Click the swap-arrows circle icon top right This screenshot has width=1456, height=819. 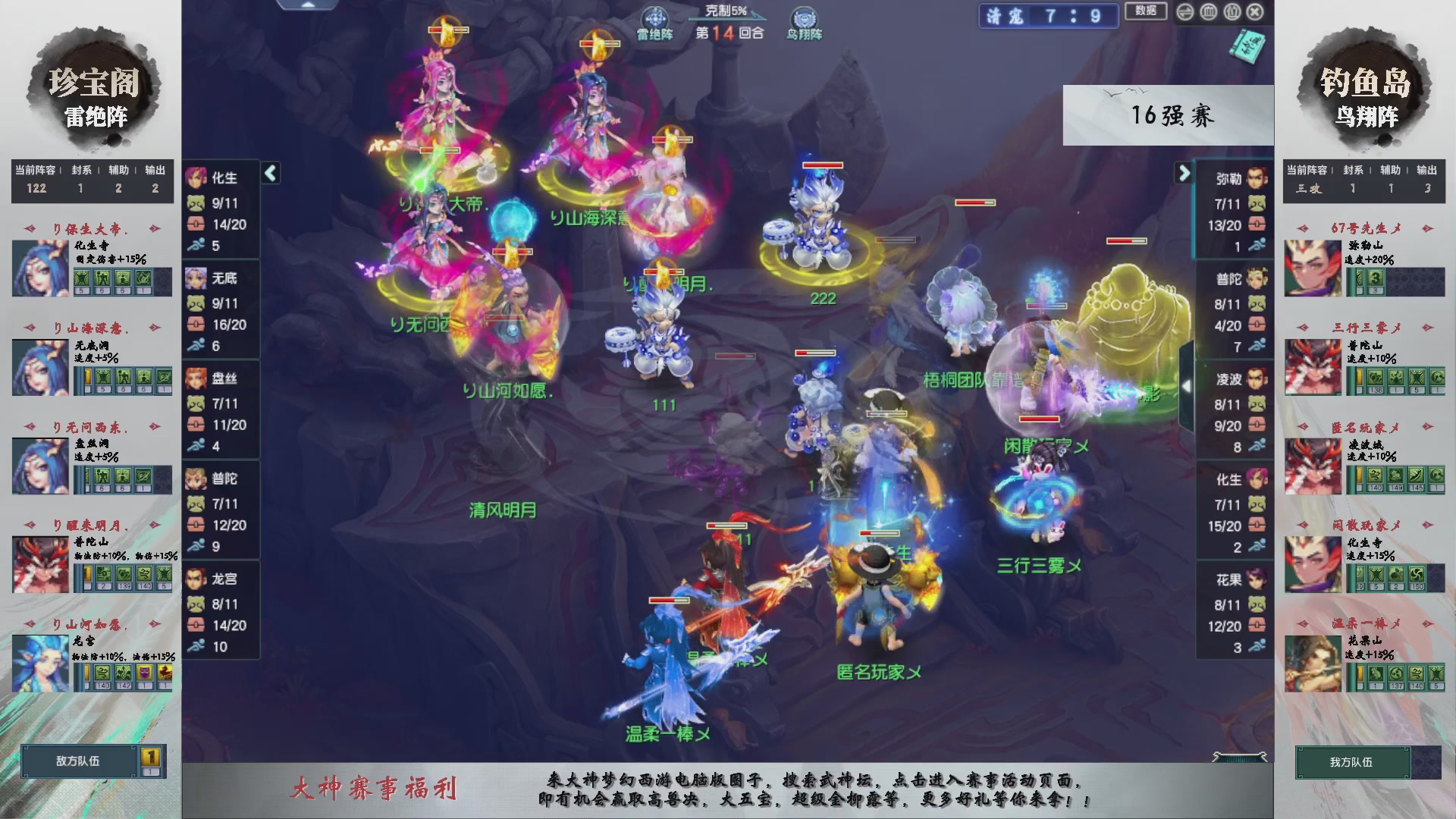(1185, 11)
